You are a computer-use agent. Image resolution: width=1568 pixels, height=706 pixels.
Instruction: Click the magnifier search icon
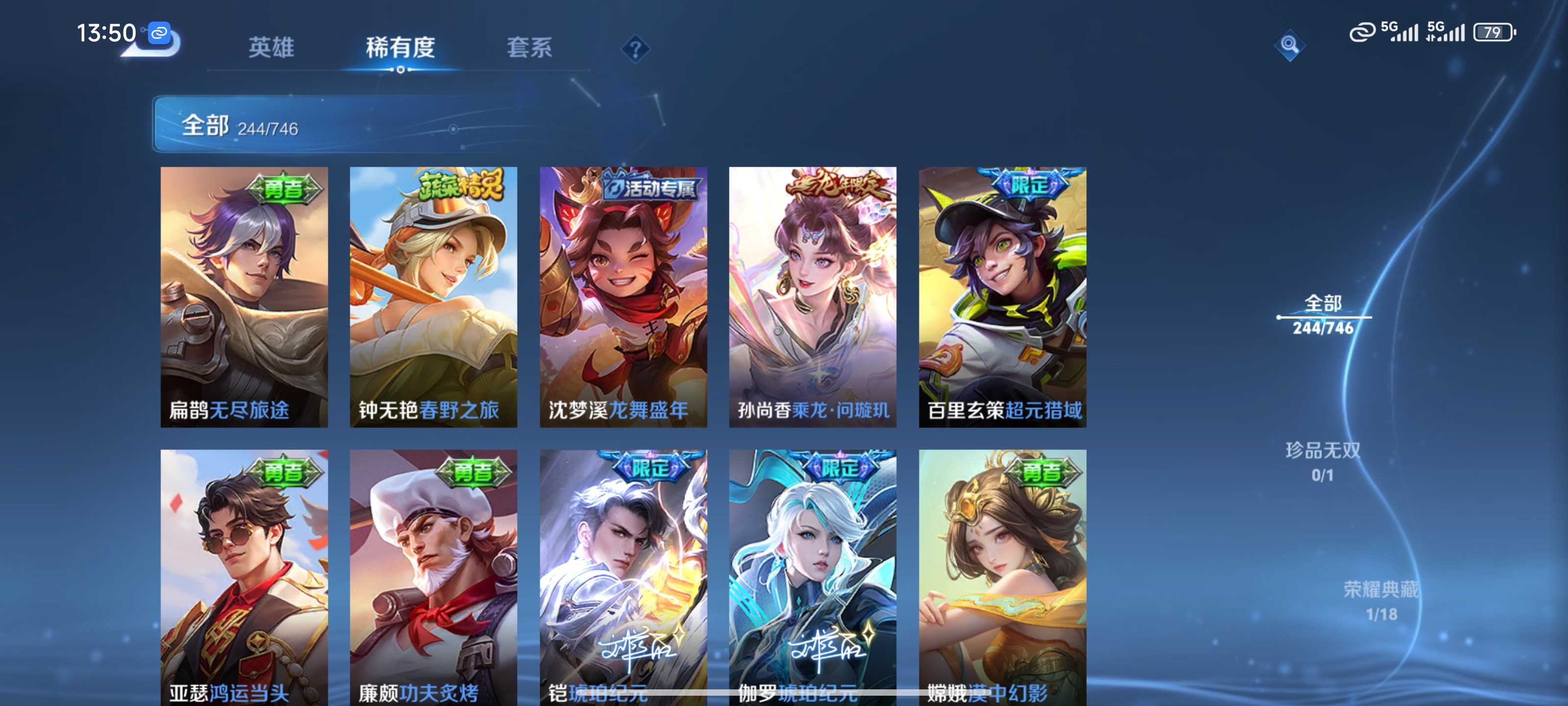point(1289,45)
